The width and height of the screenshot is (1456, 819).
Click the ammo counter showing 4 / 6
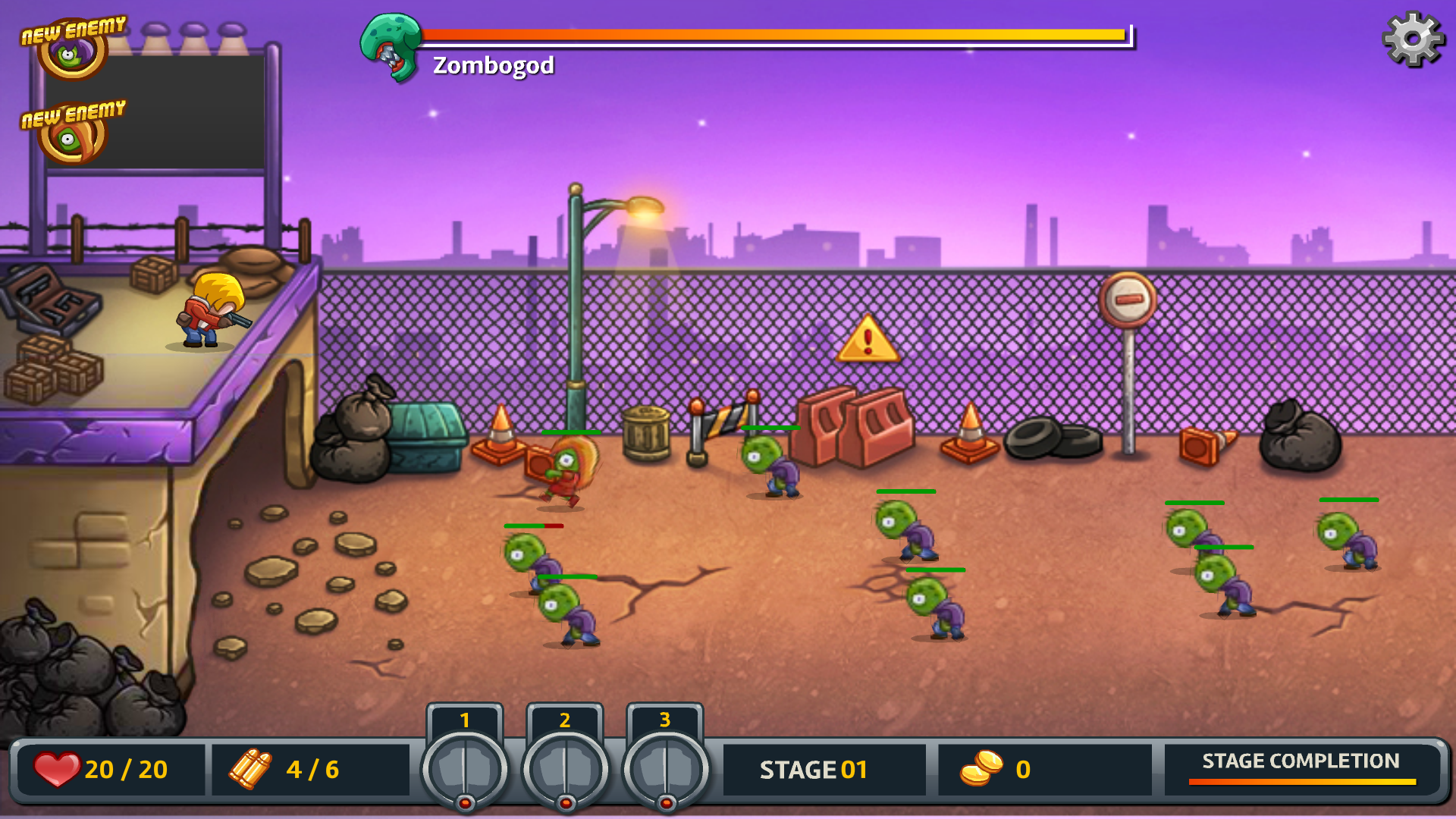(x=311, y=769)
